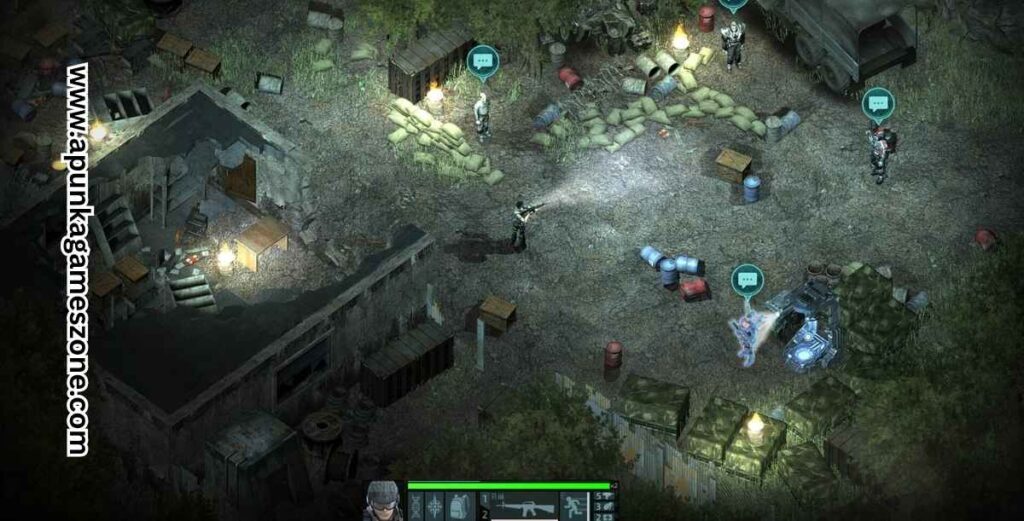Toggle the running man sprint icon
The height and width of the screenshot is (521, 1024).
click(574, 506)
